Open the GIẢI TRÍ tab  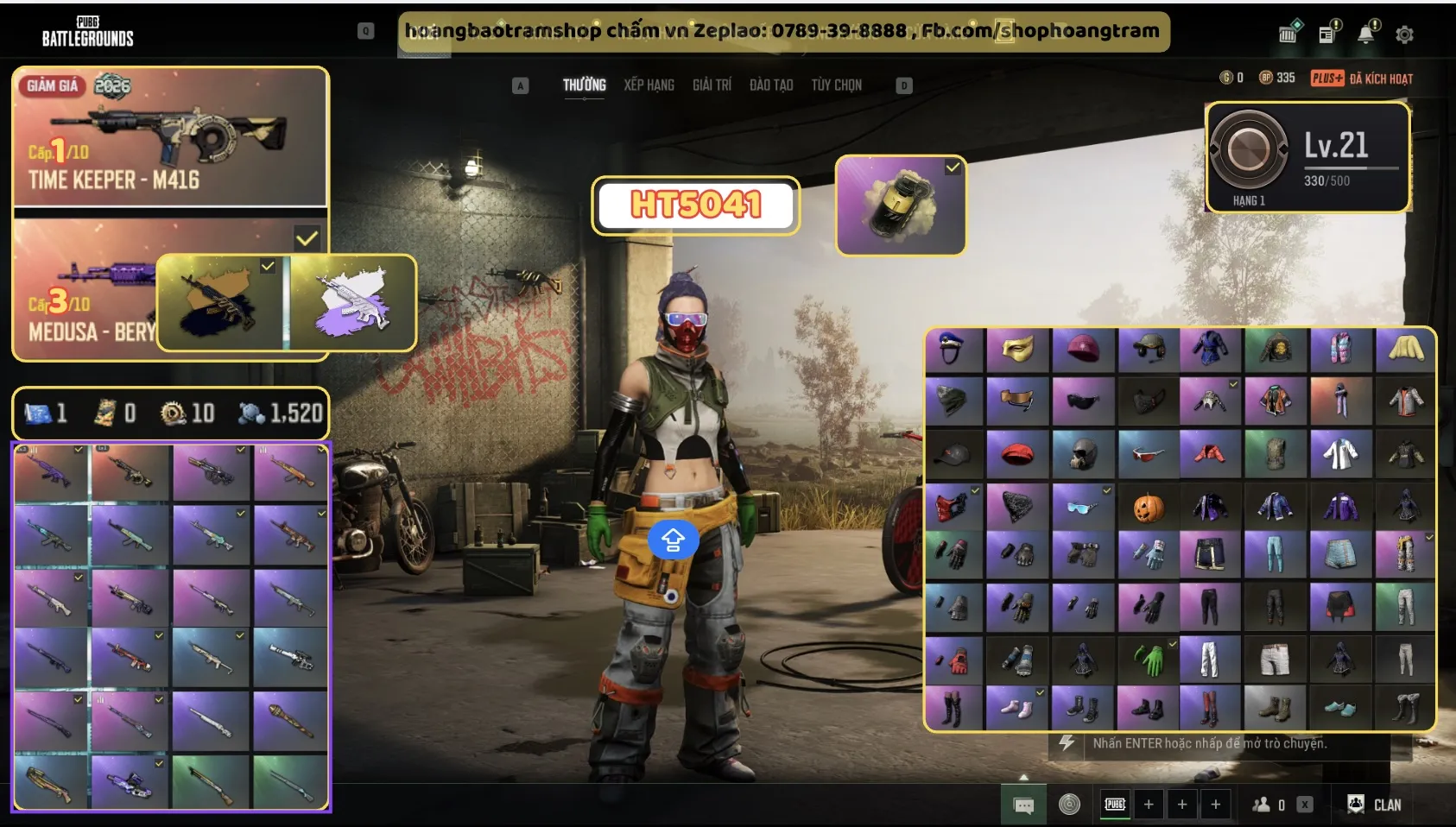(x=712, y=85)
